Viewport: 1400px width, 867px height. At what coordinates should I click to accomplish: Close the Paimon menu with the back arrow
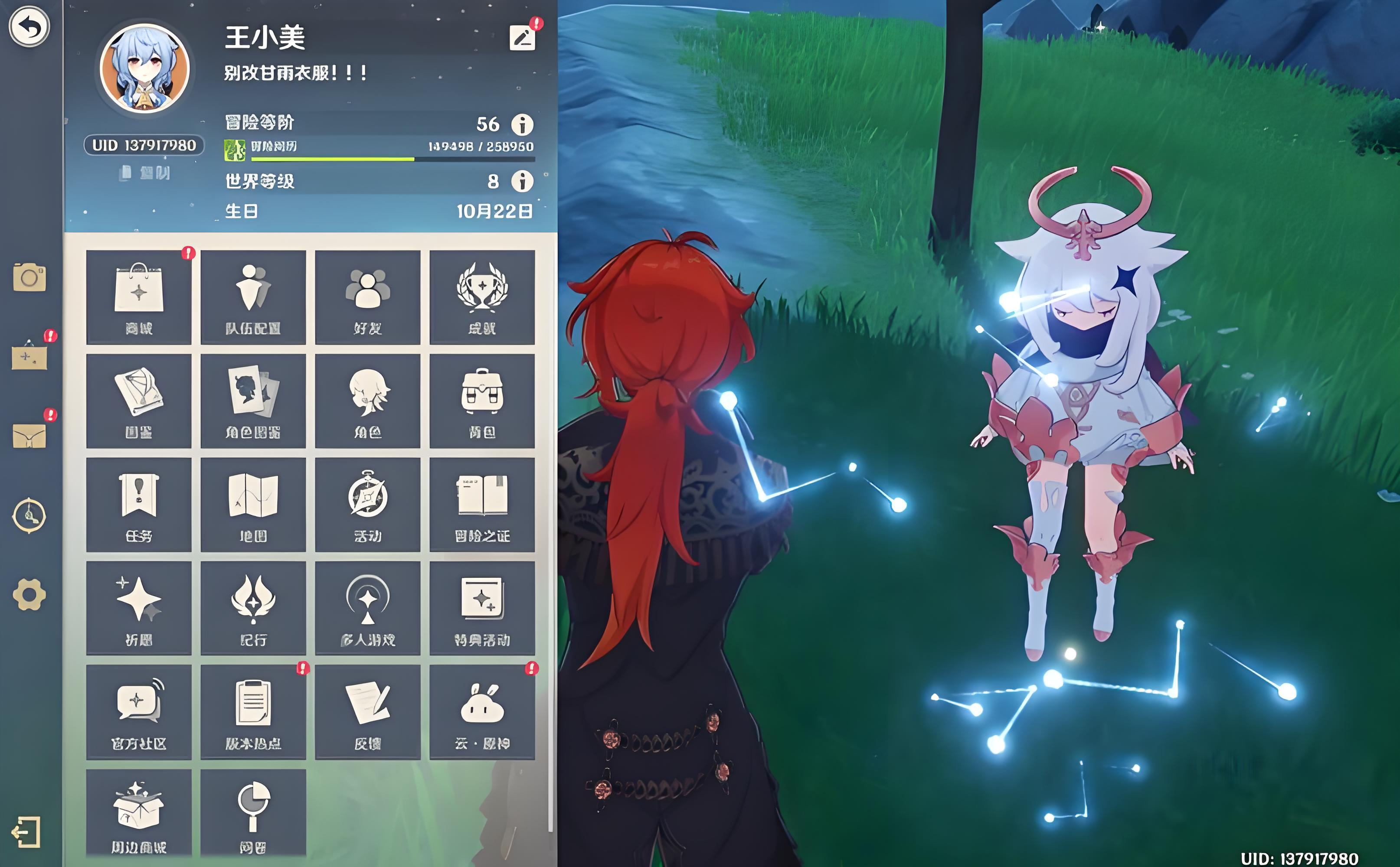tap(29, 26)
